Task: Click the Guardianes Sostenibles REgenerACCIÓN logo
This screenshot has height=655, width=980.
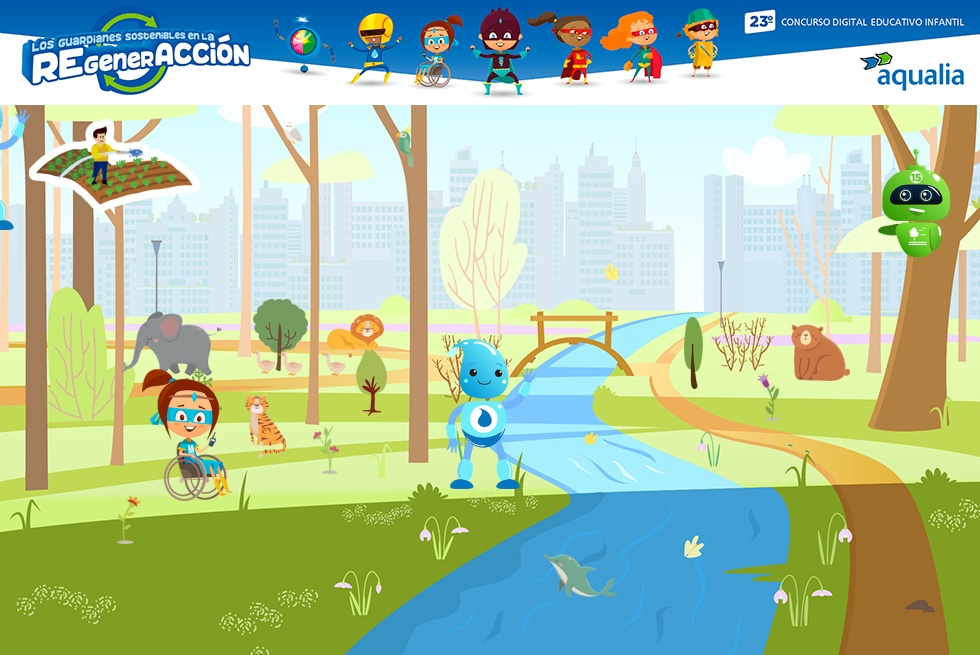Action: [136, 54]
